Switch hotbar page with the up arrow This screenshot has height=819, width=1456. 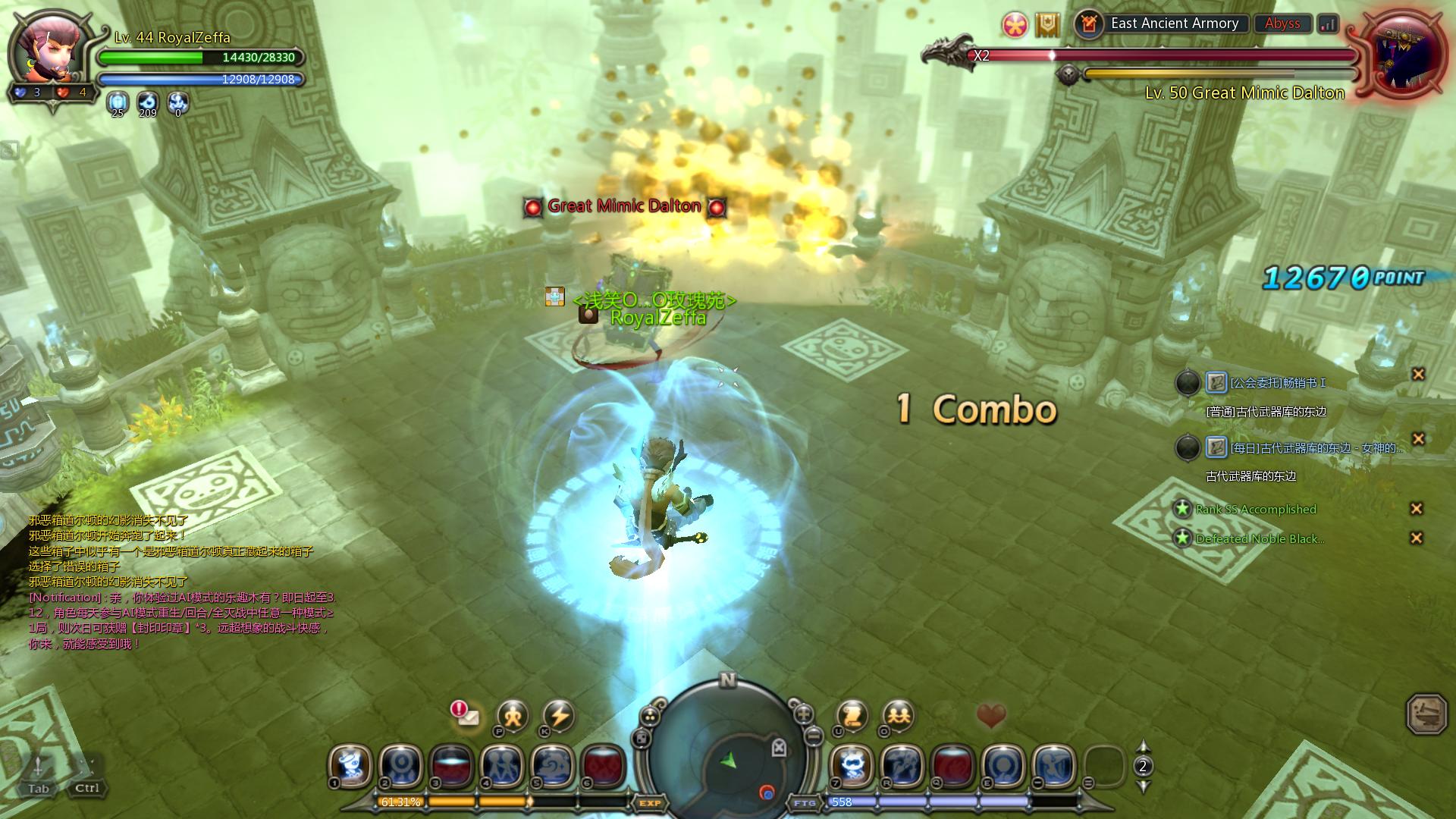pos(1144,747)
